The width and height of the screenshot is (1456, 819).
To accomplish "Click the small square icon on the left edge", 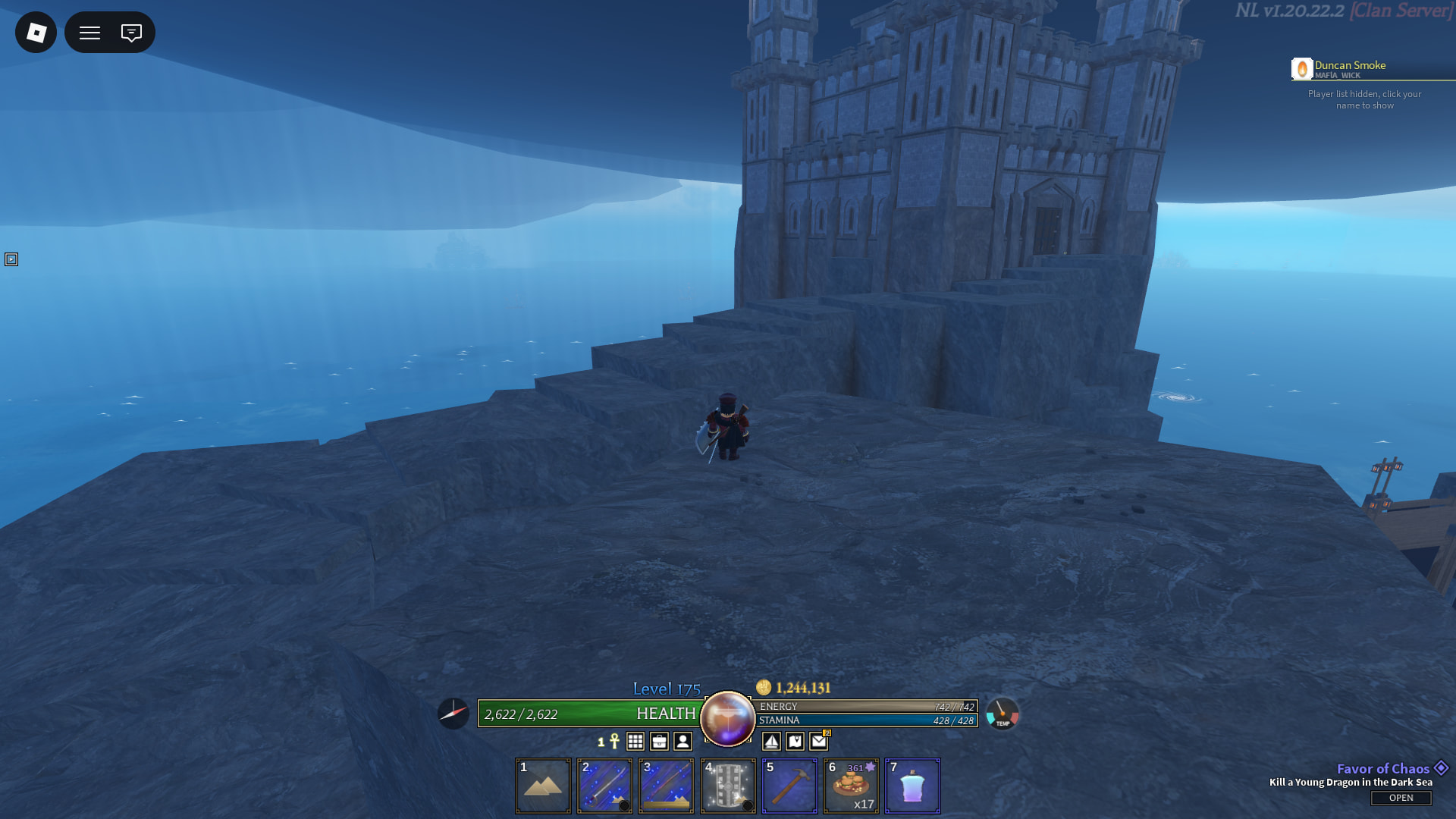I will tap(11, 259).
